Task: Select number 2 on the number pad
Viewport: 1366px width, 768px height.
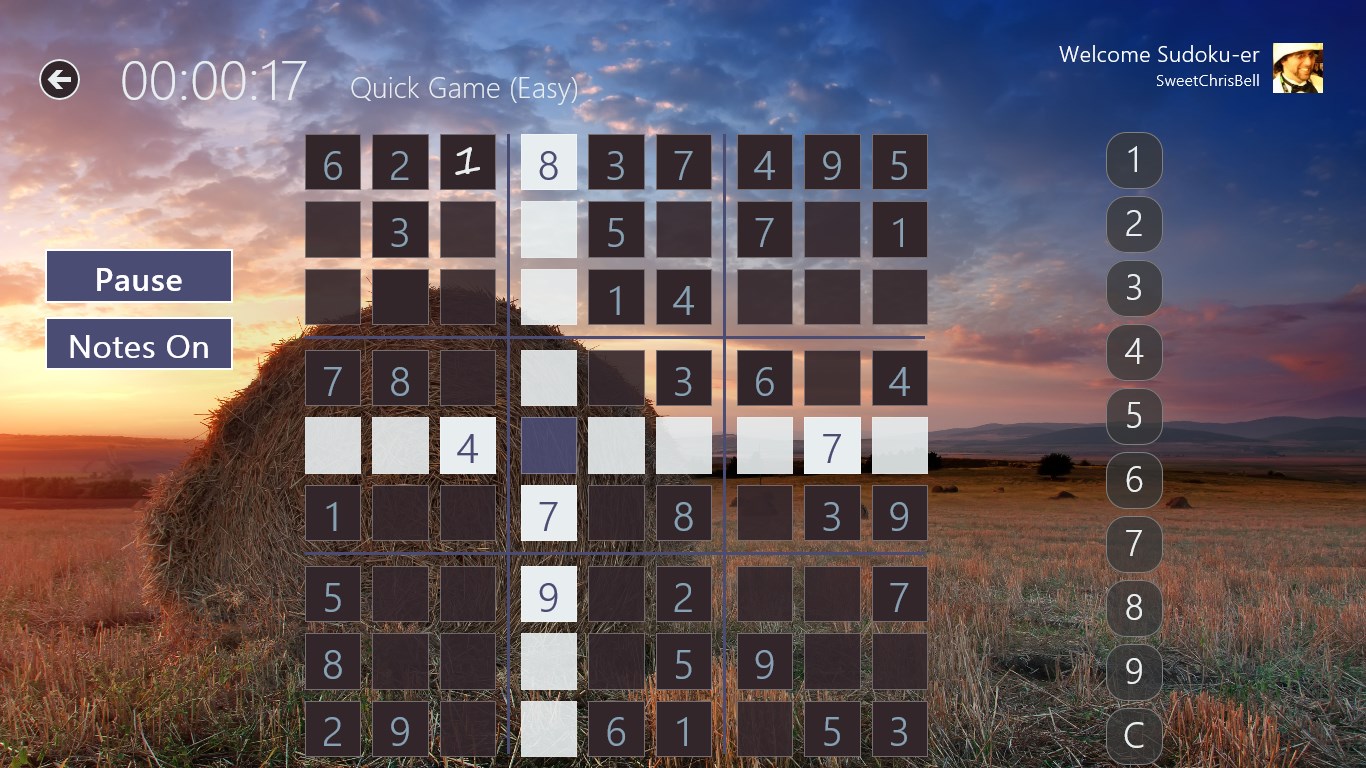Action: pos(1134,224)
